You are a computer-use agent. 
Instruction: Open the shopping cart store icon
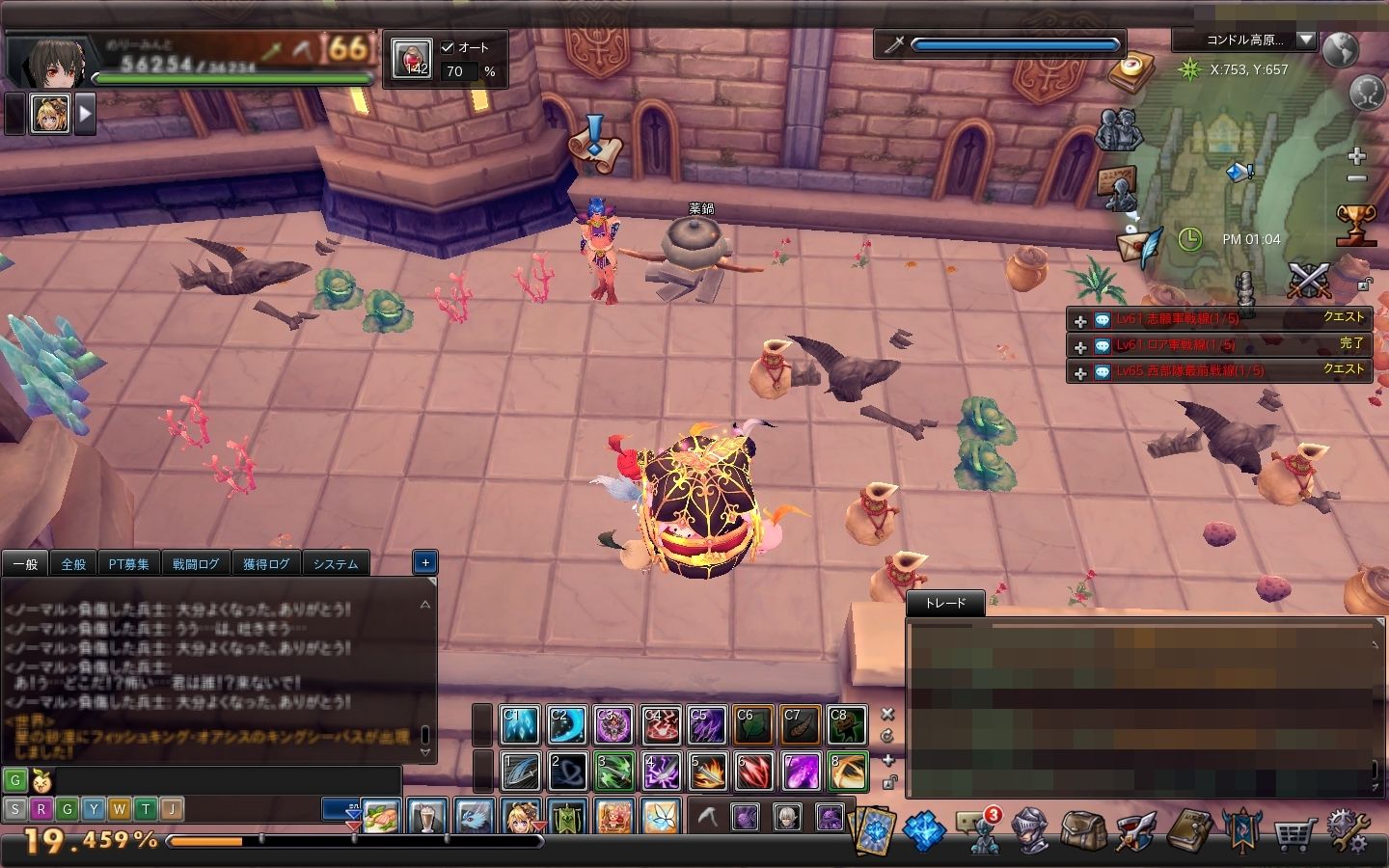tap(1294, 832)
